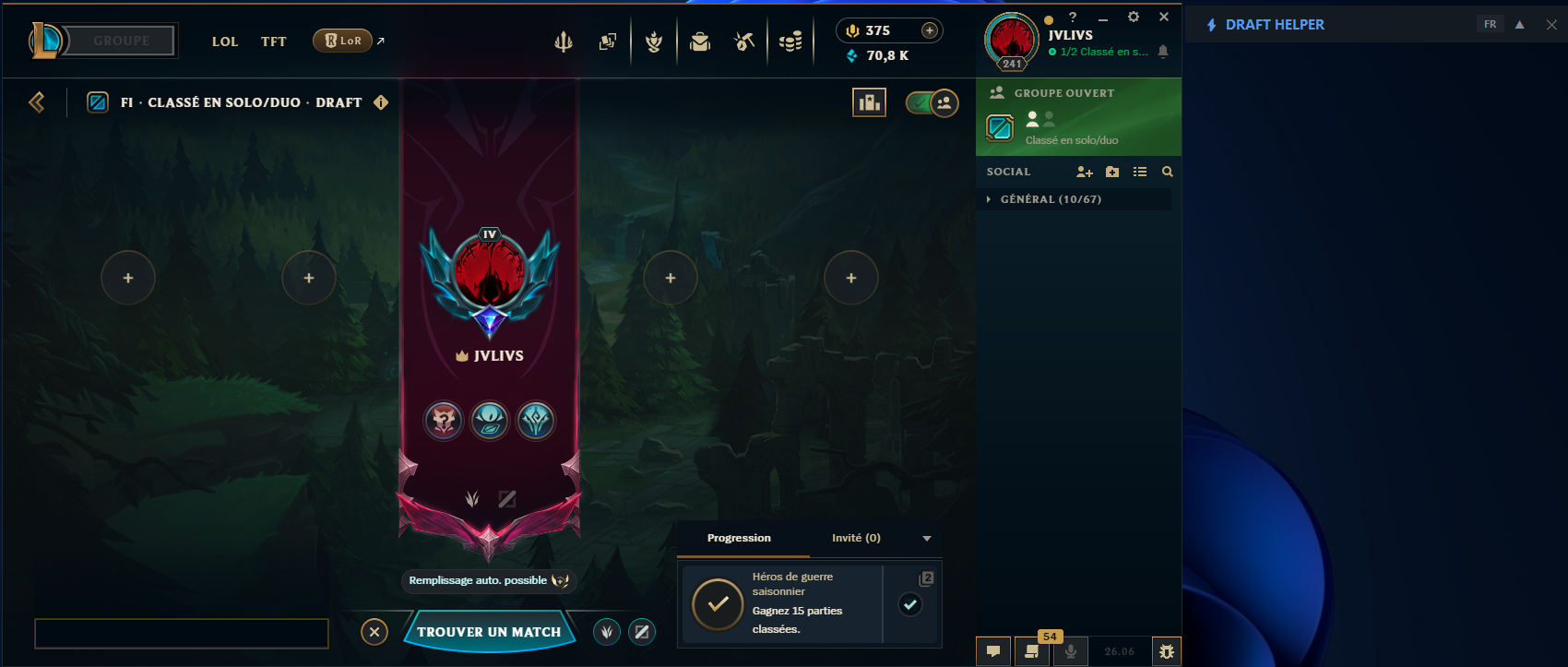Viewport: 1568px width, 667px height.
Task: Open the client settings gear
Action: 1134,17
